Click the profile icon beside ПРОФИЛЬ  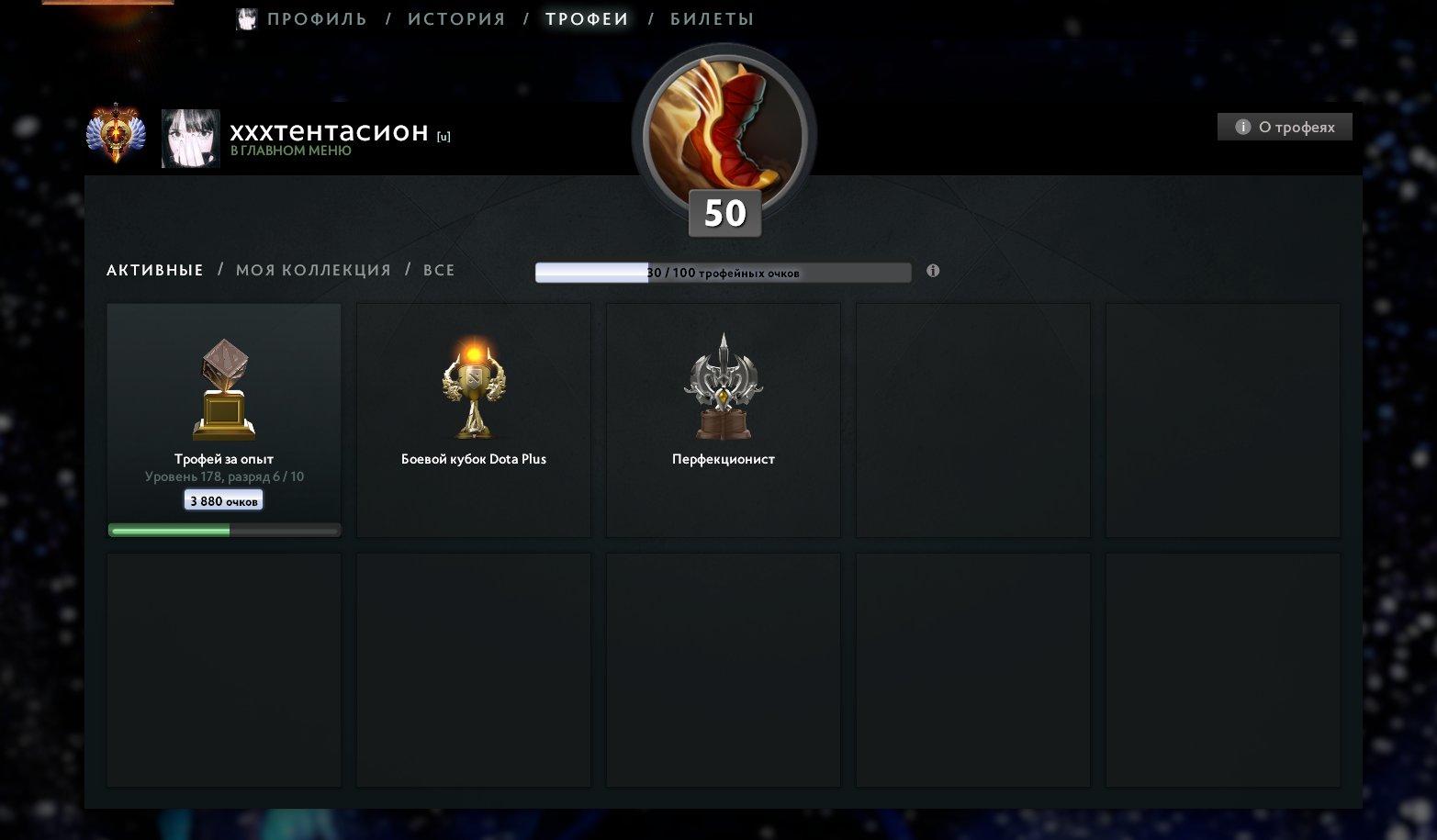pos(246,17)
